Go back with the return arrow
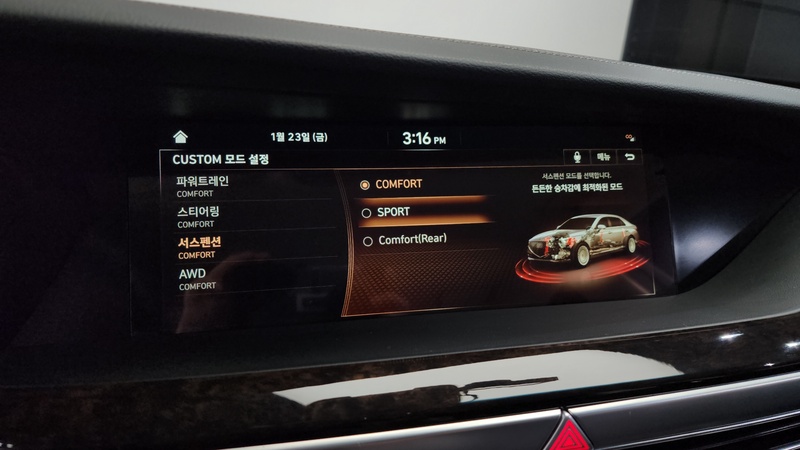 630,157
